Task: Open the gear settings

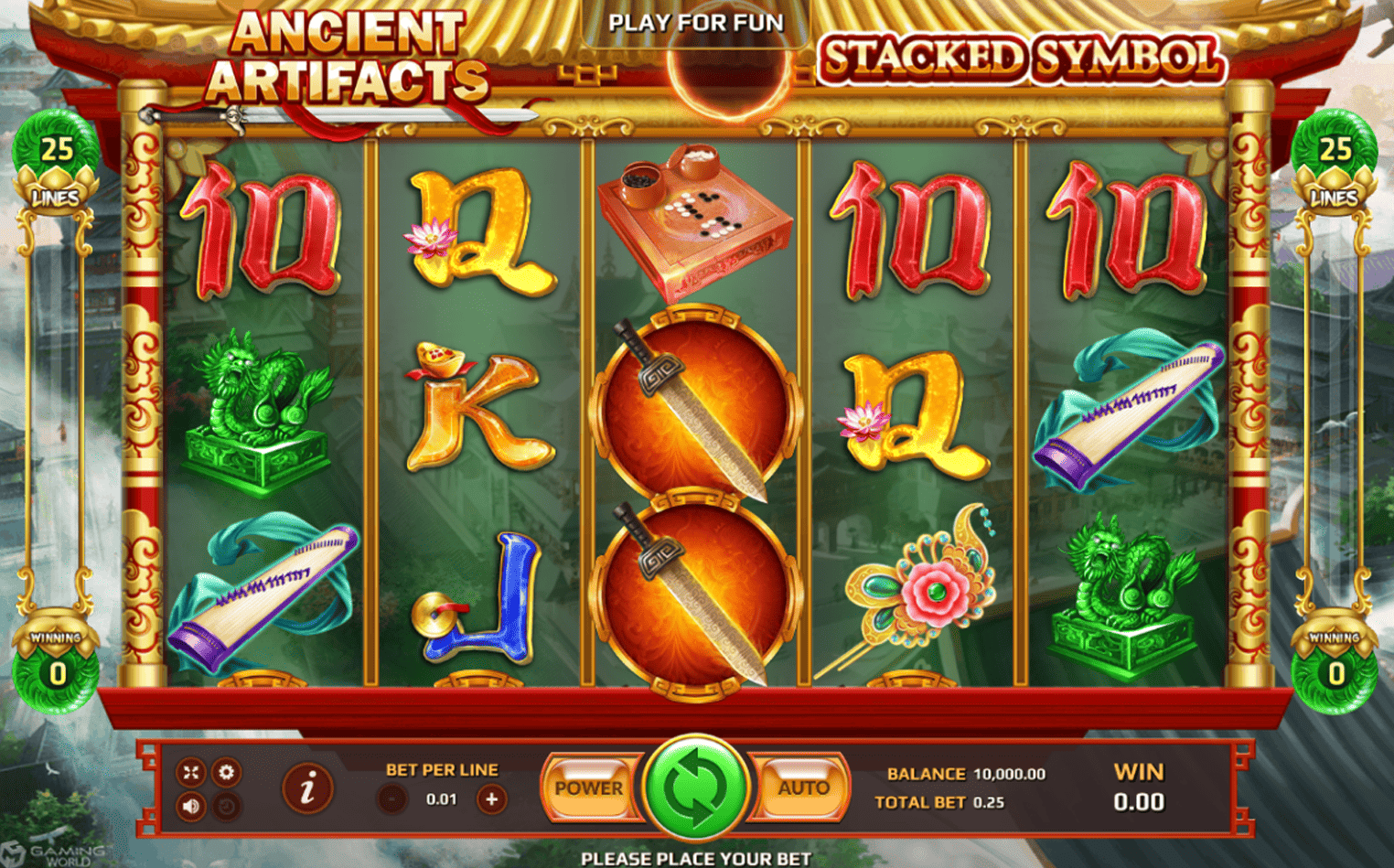Action: pyautogui.click(x=226, y=773)
